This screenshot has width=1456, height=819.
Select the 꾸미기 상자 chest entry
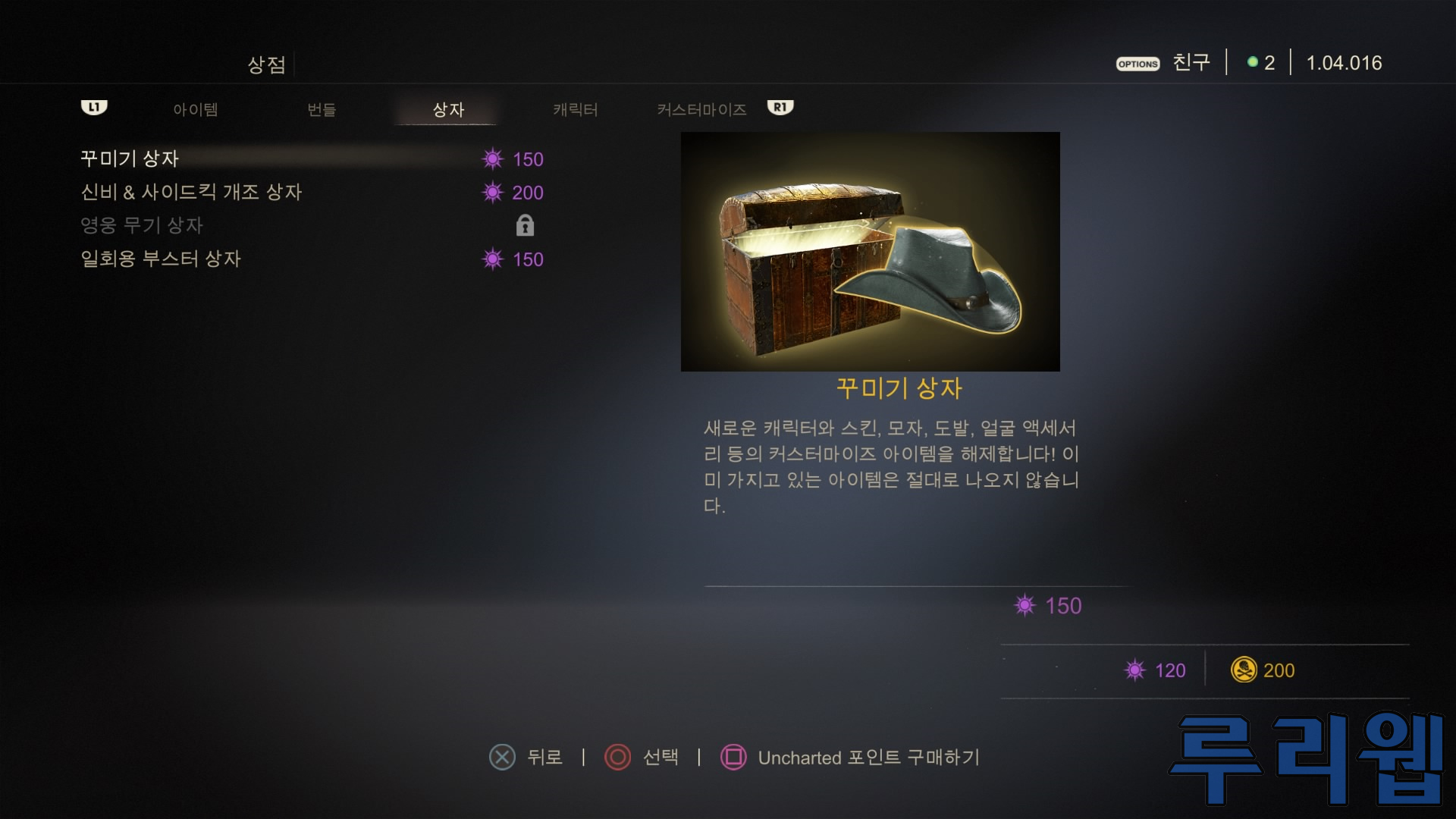pos(130,159)
